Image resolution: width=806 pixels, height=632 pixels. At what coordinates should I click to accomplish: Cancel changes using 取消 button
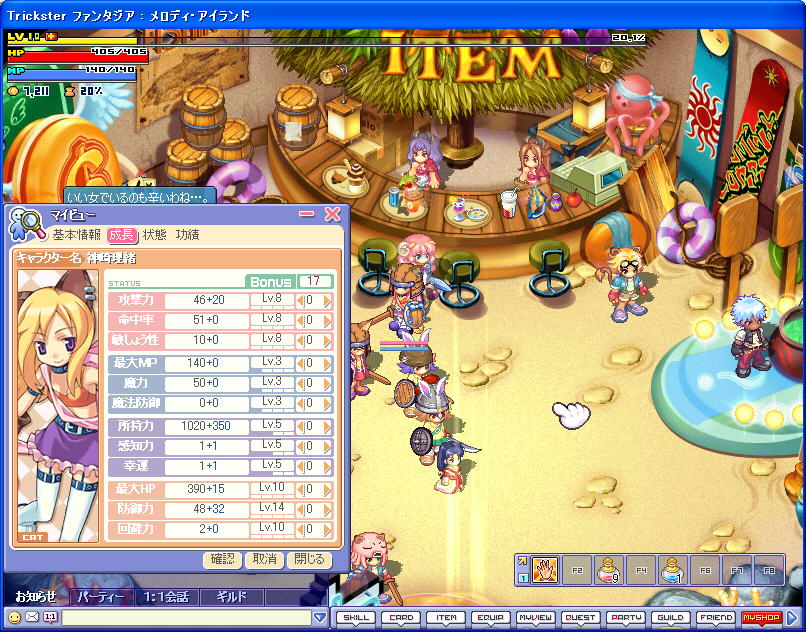[x=265, y=560]
